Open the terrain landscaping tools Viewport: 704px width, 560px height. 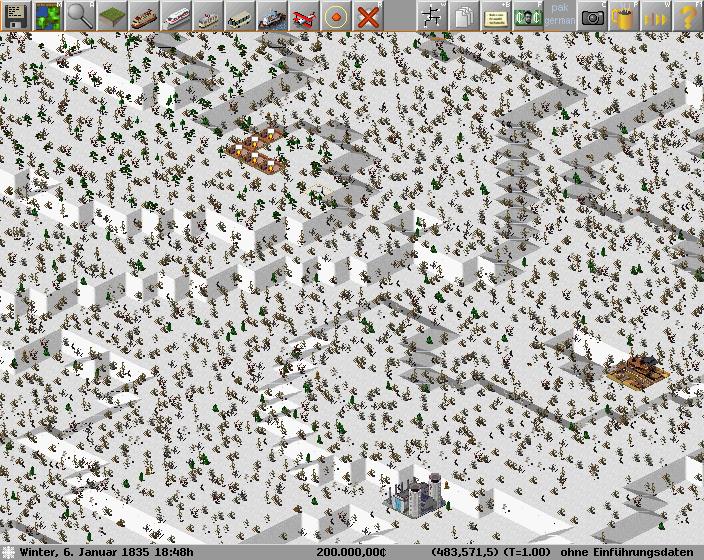point(111,15)
